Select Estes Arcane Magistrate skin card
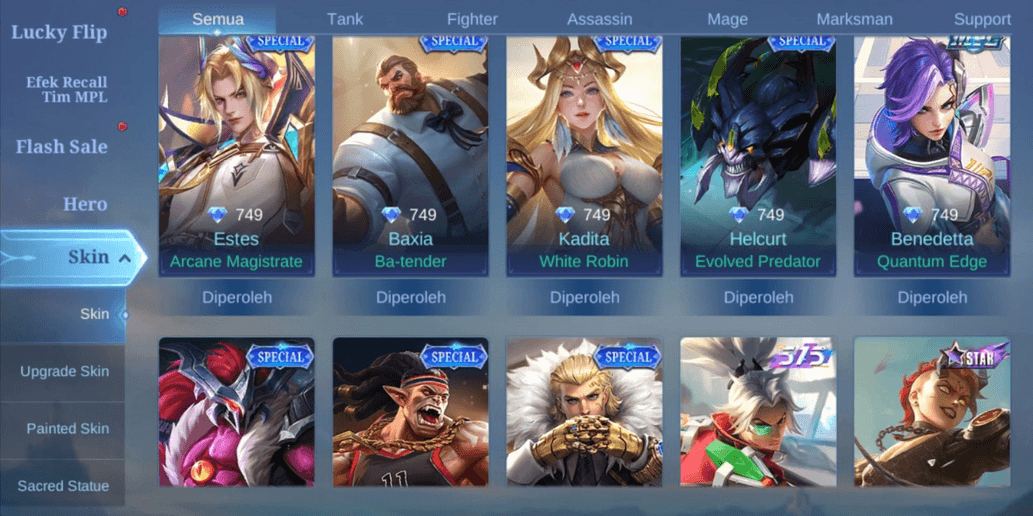1033x516 pixels. click(x=237, y=155)
